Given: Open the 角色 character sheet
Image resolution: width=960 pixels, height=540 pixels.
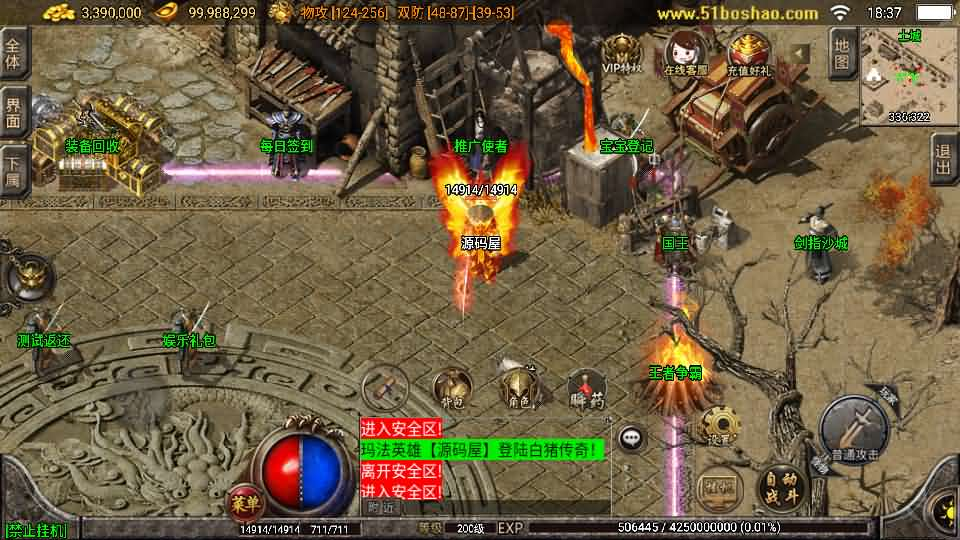Looking at the screenshot, I should [518, 388].
